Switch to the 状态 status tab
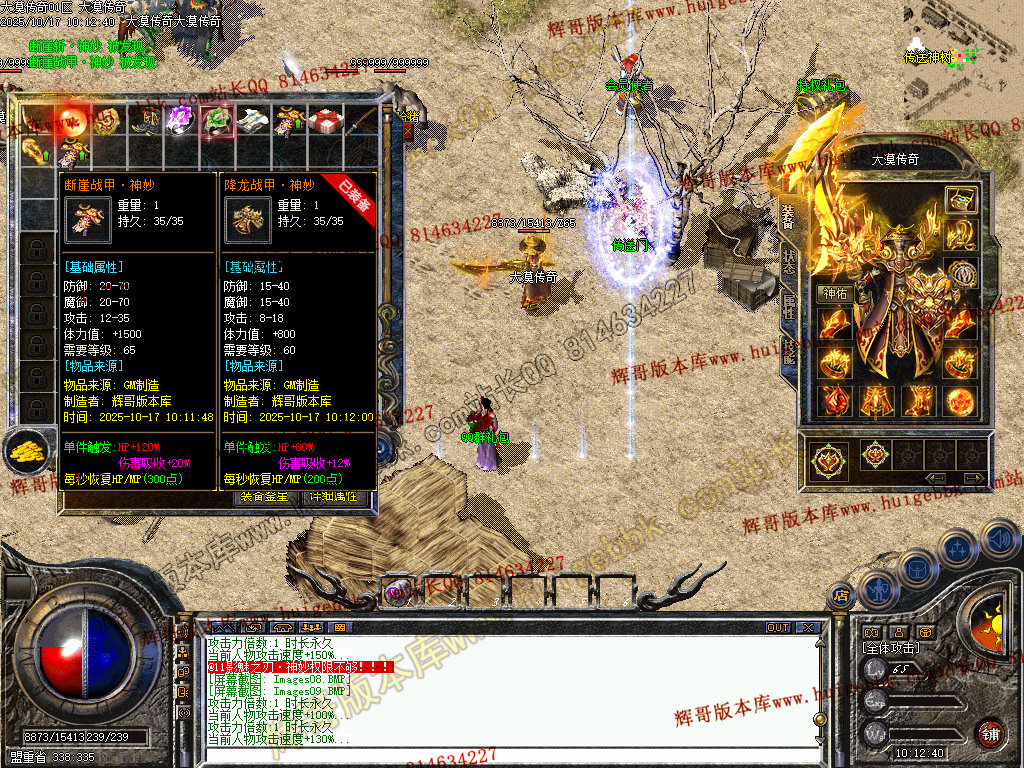Screen dimensions: 1024x768 pyautogui.click(x=787, y=258)
